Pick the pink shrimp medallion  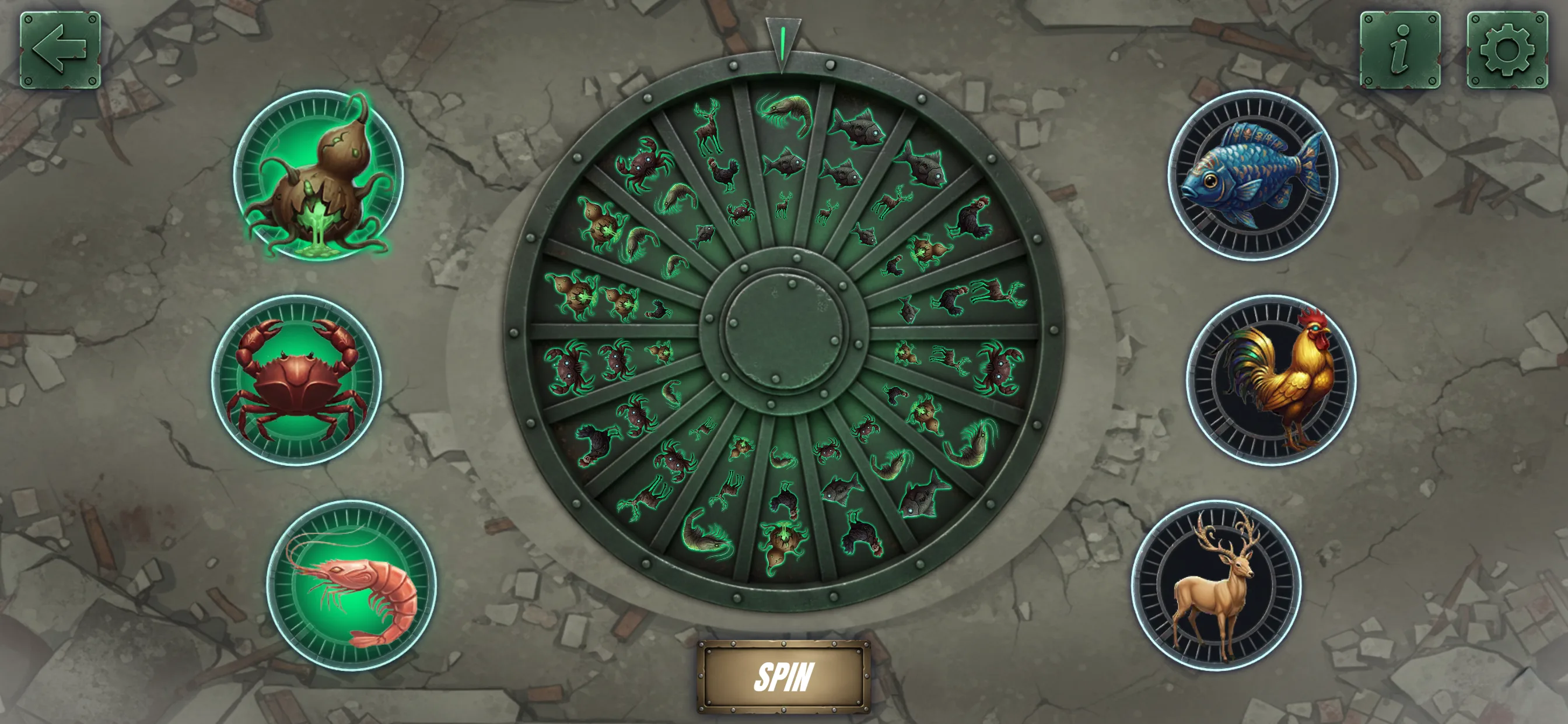coord(351,585)
